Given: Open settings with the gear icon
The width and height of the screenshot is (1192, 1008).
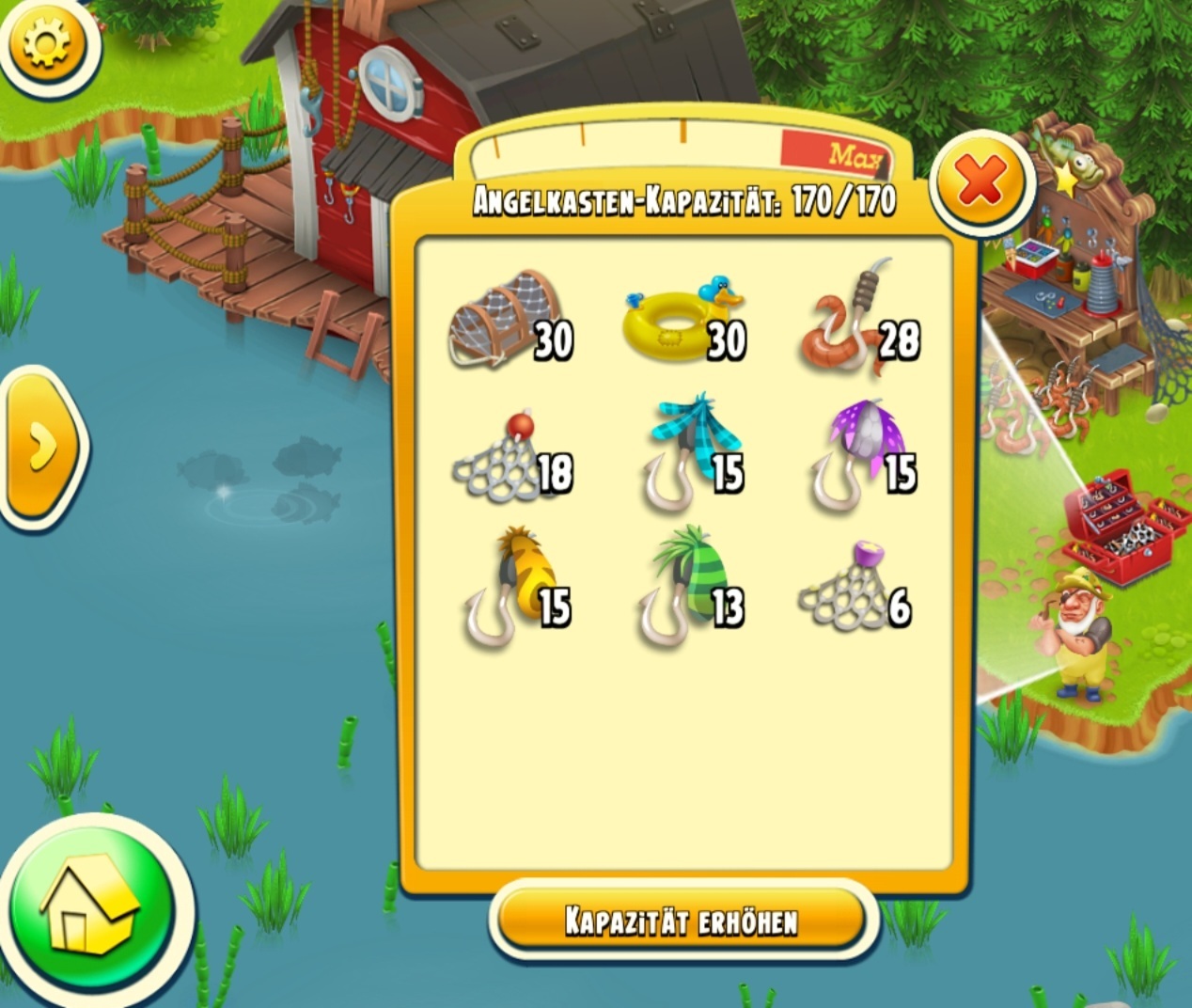Looking at the screenshot, I should [x=47, y=43].
